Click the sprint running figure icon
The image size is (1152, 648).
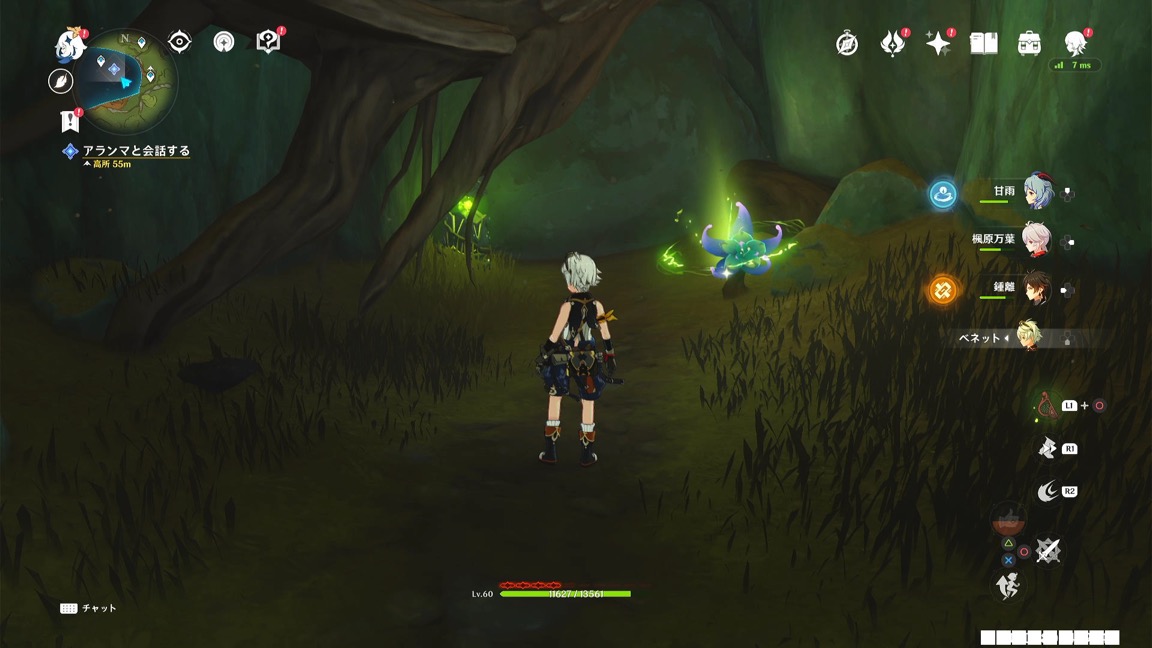1008,586
